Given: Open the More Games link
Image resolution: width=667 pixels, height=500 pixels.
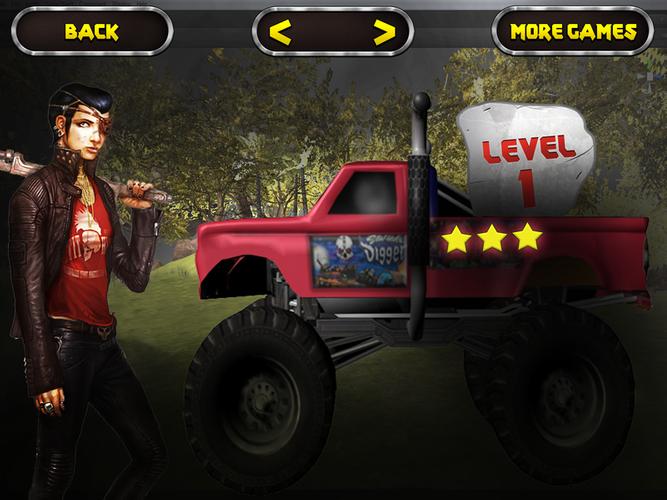Looking at the screenshot, I should 573,31.
